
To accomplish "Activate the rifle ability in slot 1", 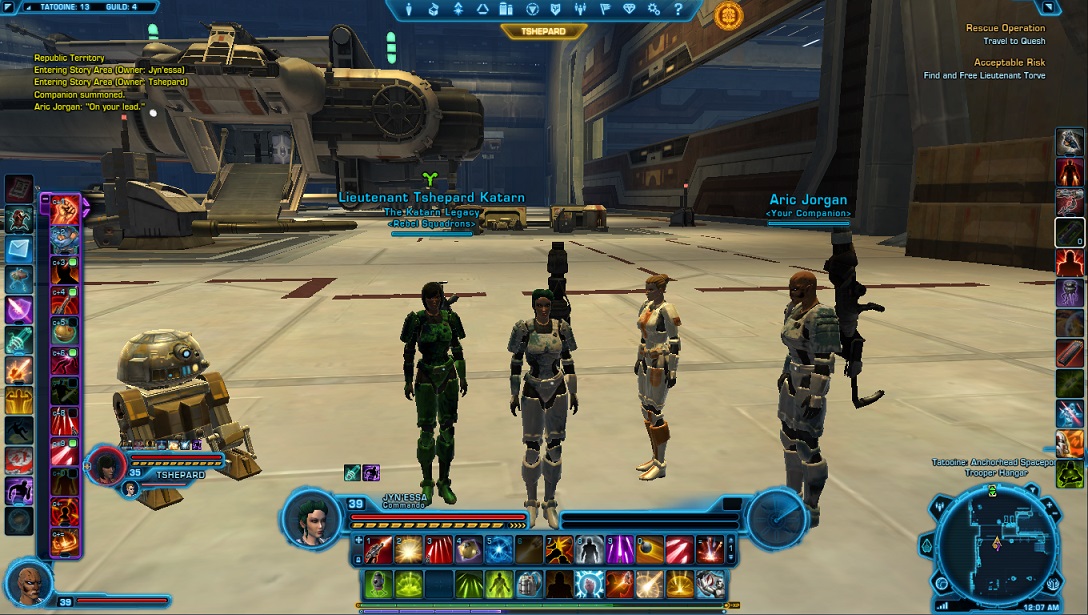I will (x=378, y=549).
